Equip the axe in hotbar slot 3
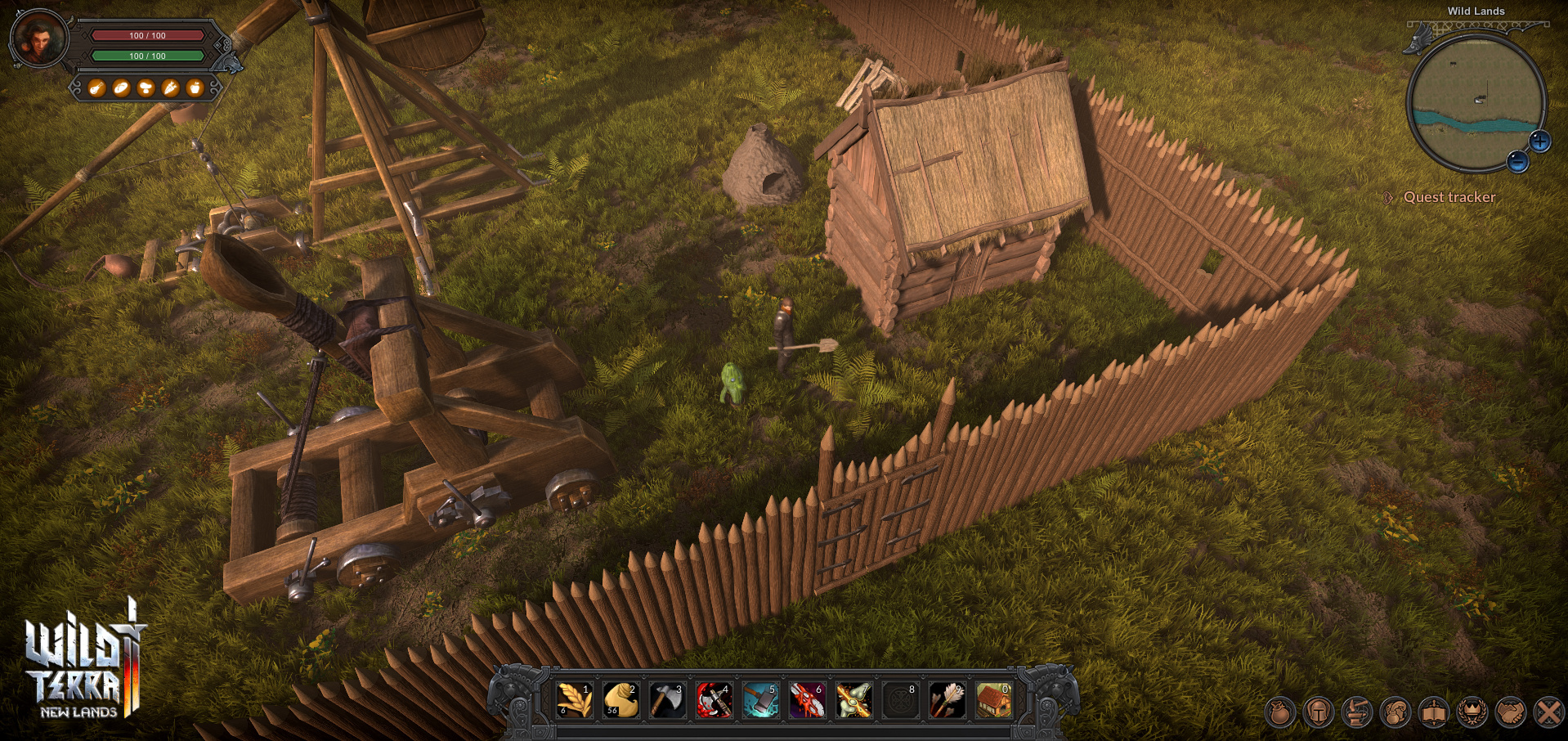1568x741 pixels. pos(667,700)
